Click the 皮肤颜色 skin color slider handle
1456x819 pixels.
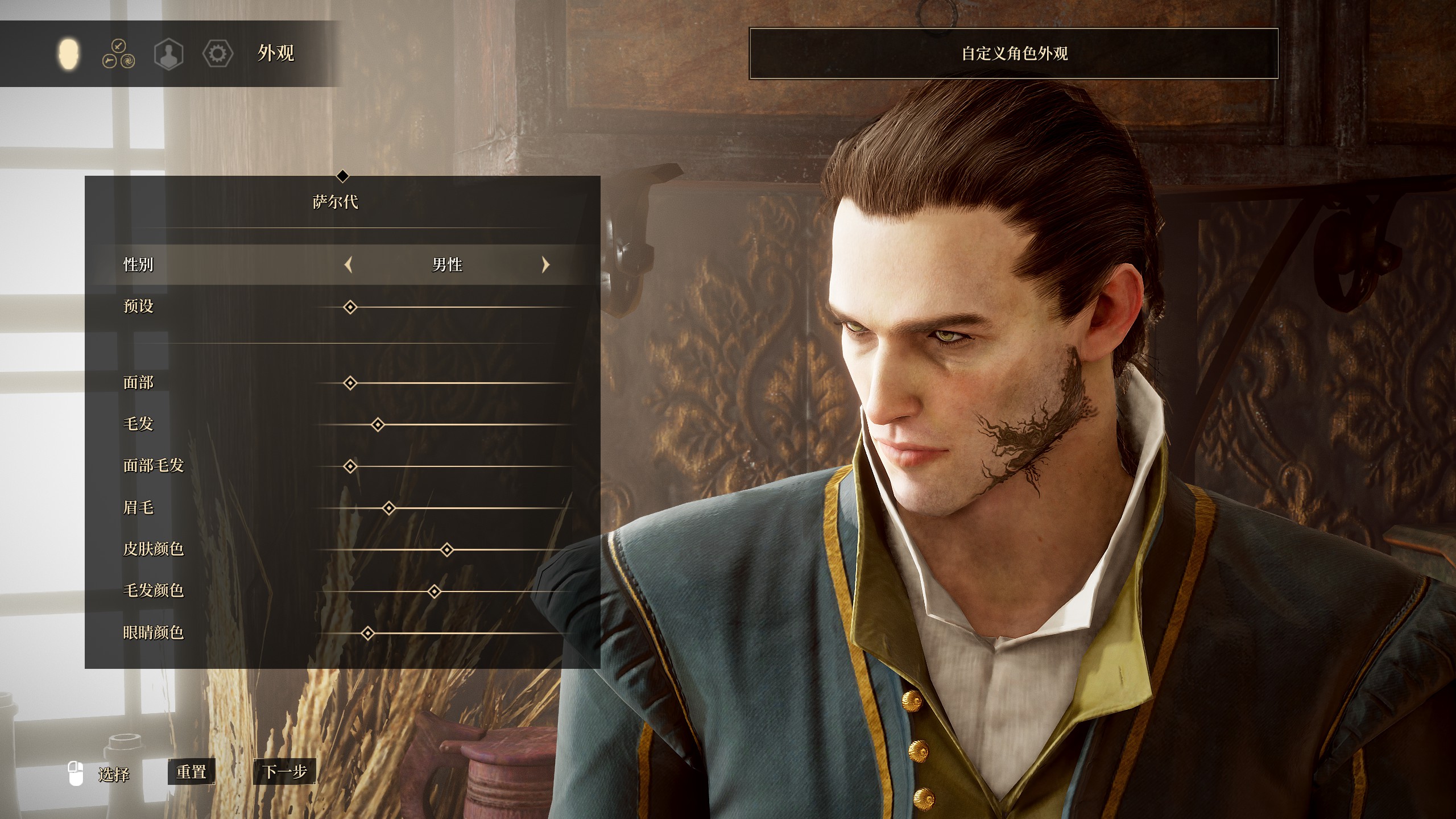point(447,550)
